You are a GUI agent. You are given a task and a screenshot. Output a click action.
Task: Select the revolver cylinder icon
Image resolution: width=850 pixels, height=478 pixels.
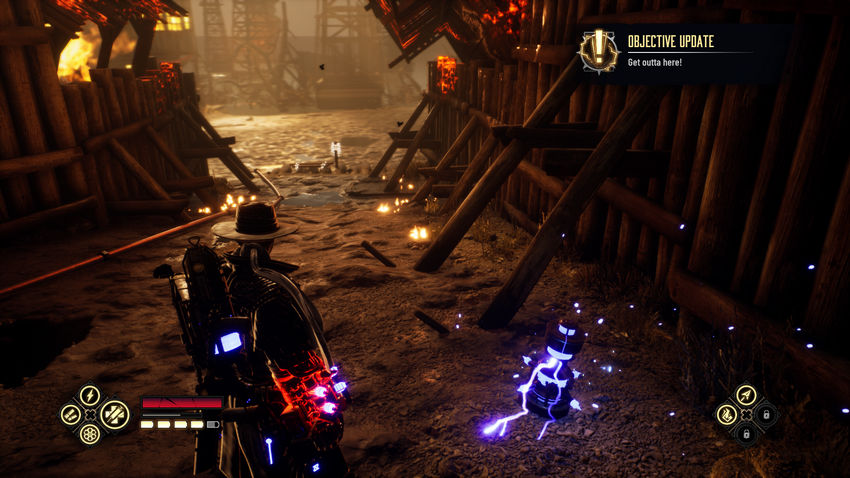90,434
